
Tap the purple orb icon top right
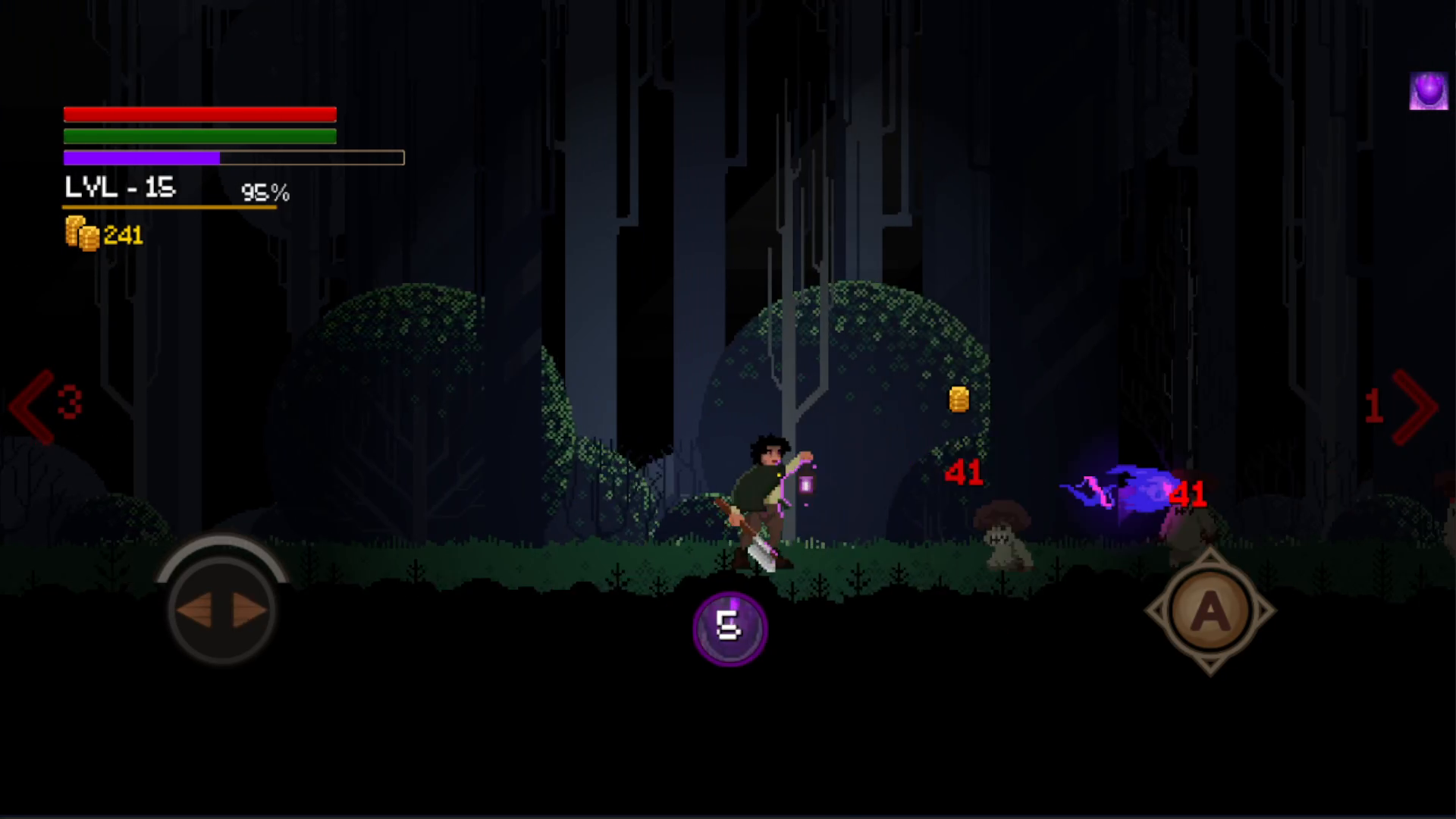coord(1429,93)
